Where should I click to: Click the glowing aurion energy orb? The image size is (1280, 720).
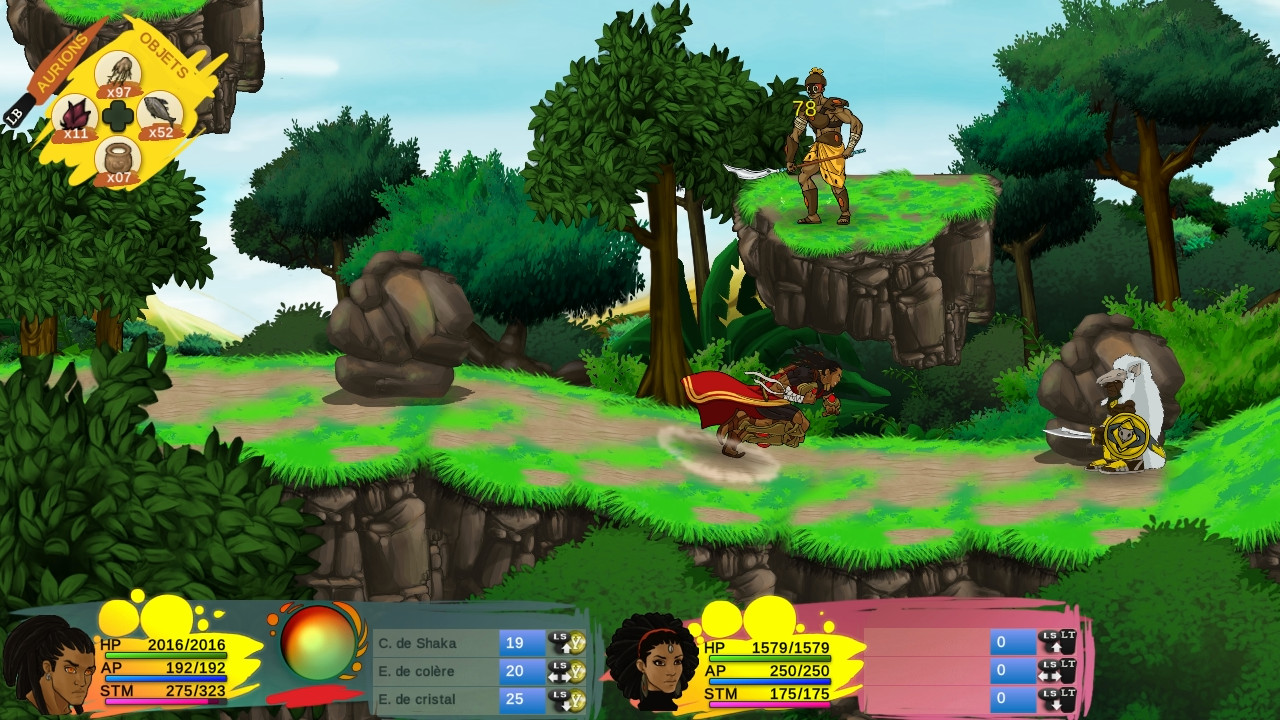318,643
